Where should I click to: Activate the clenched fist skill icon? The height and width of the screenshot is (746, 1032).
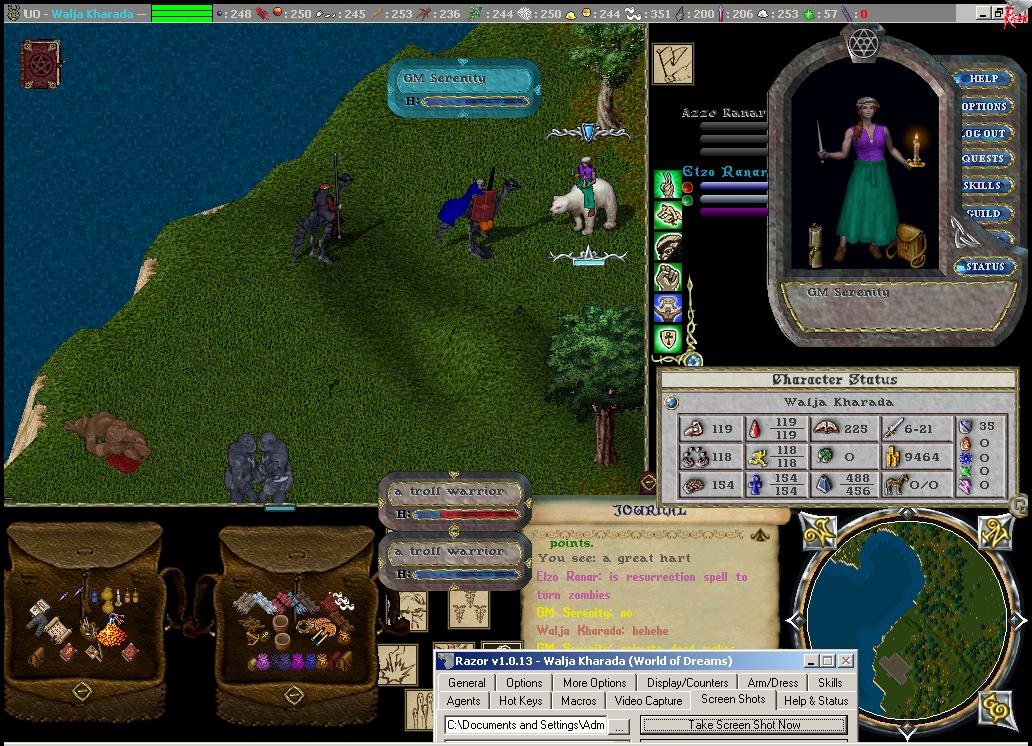tap(667, 276)
